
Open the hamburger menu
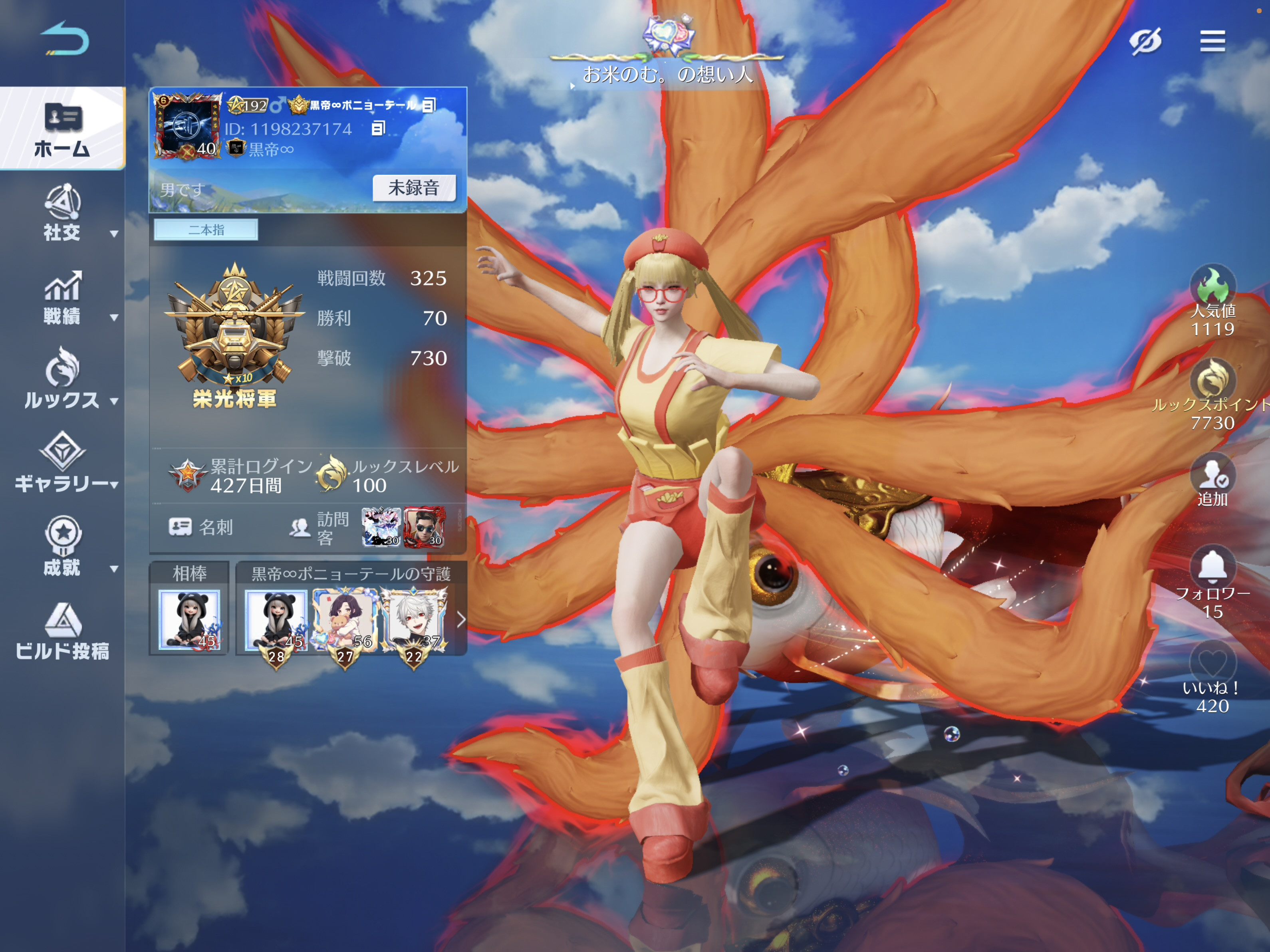click(x=1212, y=41)
